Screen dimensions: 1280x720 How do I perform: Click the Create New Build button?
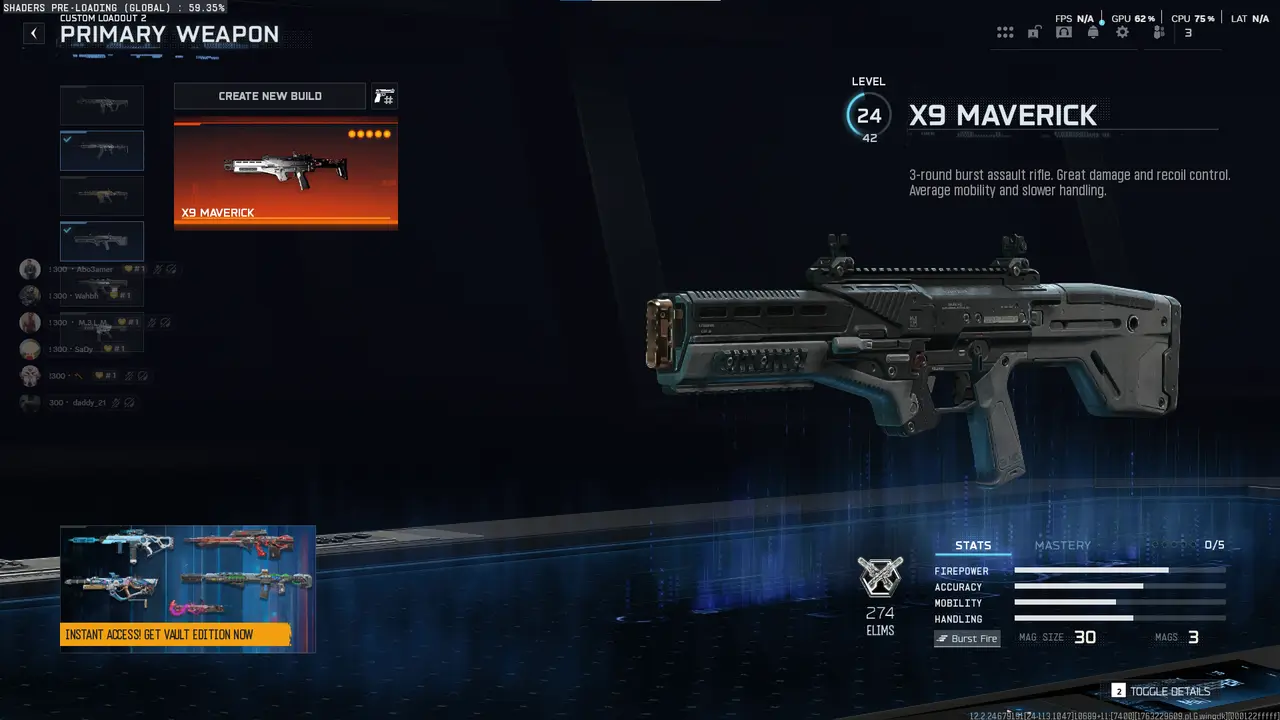[269, 96]
